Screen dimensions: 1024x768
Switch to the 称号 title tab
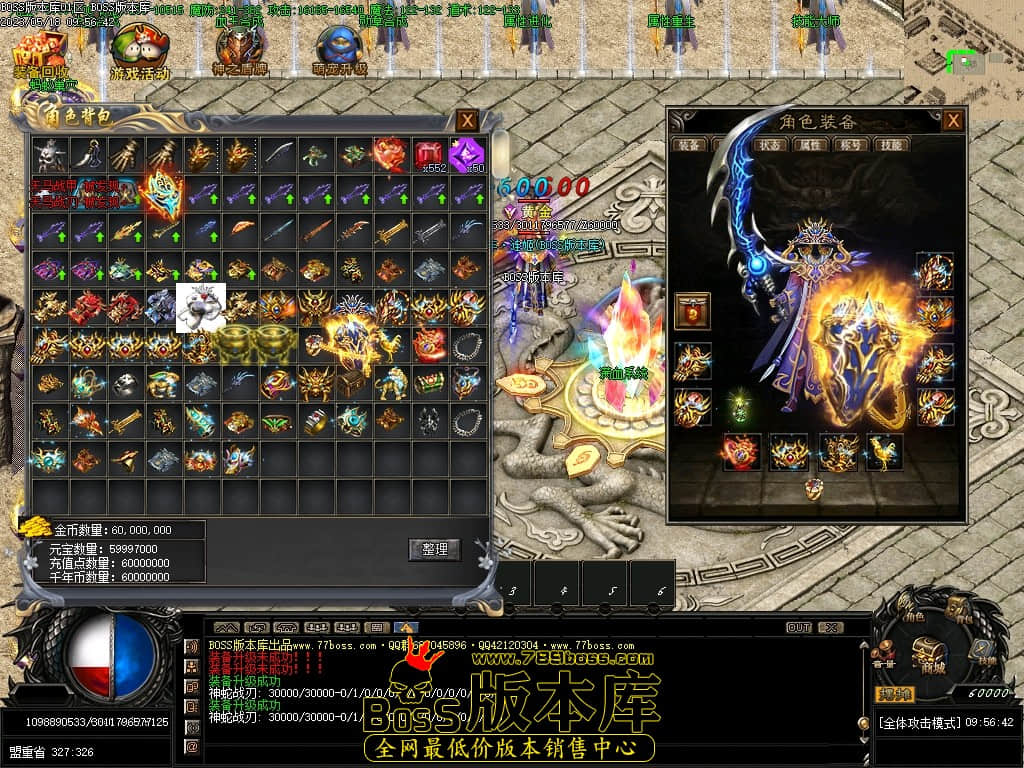pyautogui.click(x=852, y=144)
